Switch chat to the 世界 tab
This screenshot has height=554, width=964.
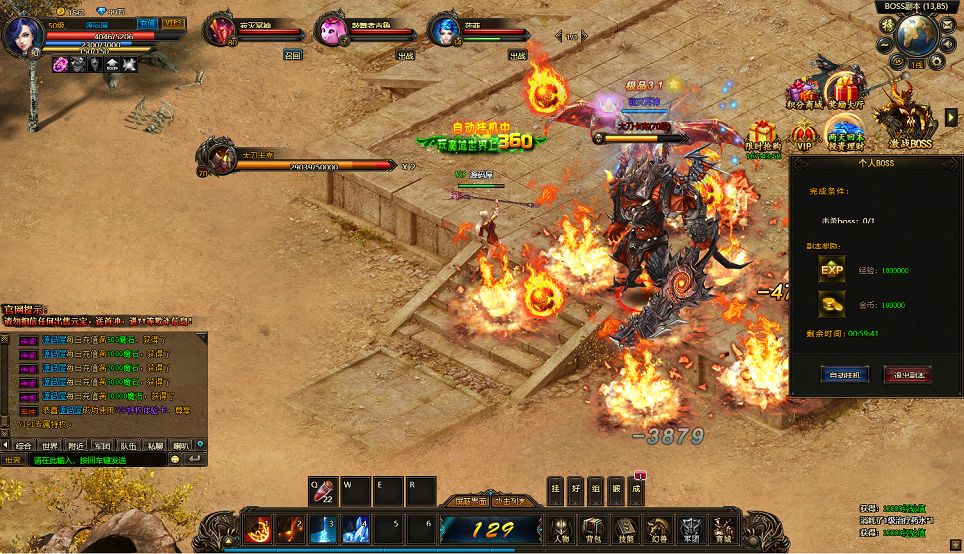pyautogui.click(x=50, y=445)
